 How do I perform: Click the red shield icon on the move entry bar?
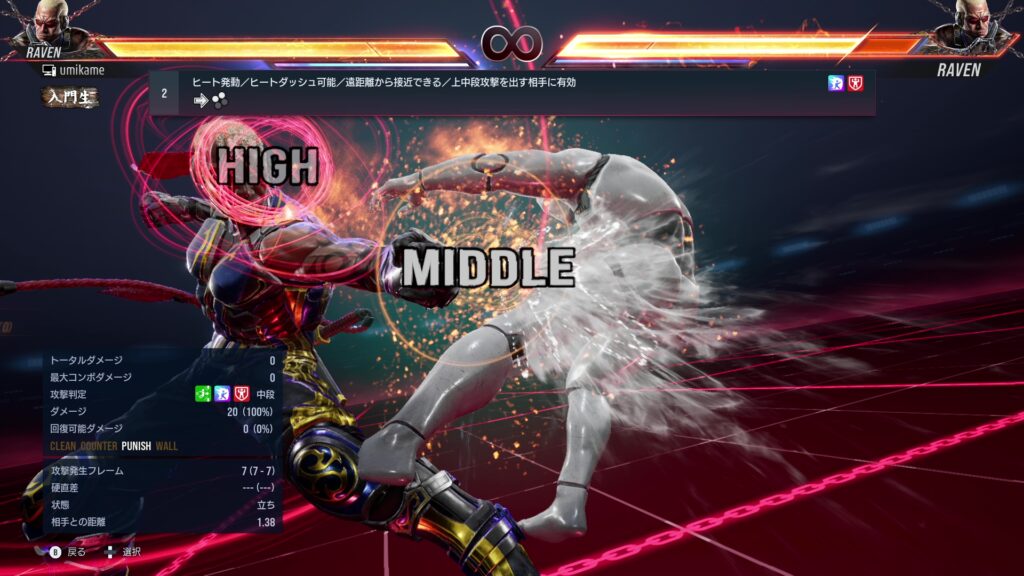pyautogui.click(x=856, y=83)
